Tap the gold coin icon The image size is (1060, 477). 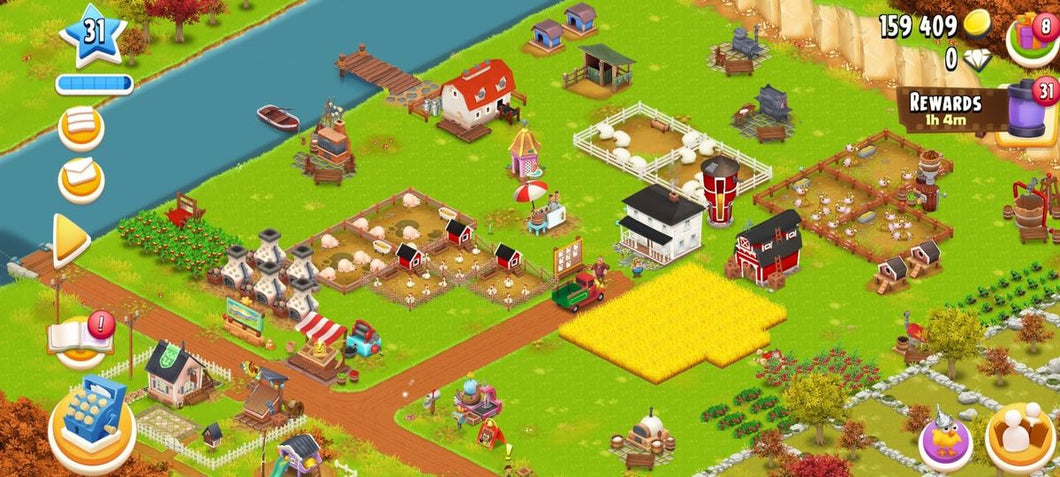coord(976,26)
